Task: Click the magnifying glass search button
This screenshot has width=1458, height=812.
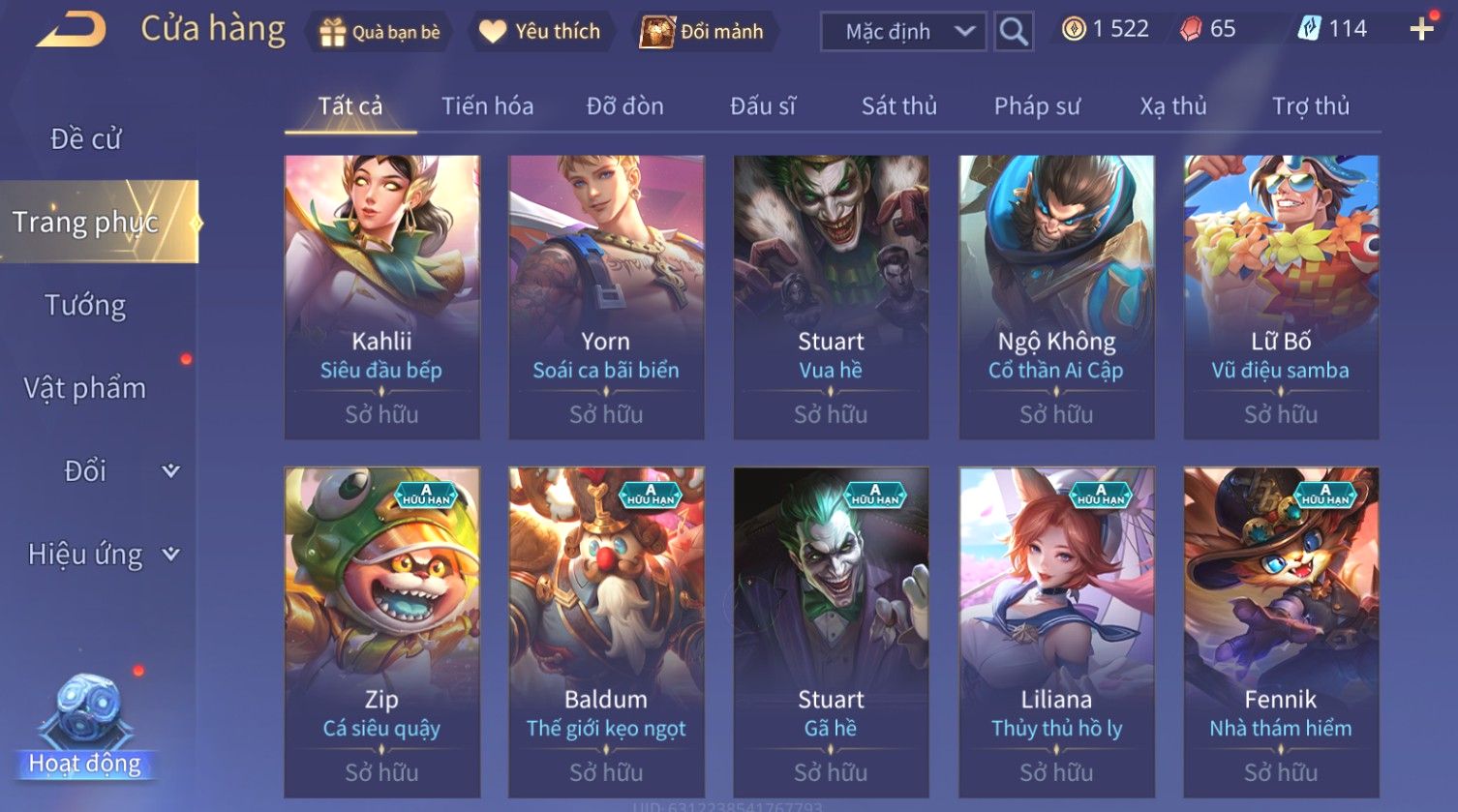Action: tap(1014, 32)
